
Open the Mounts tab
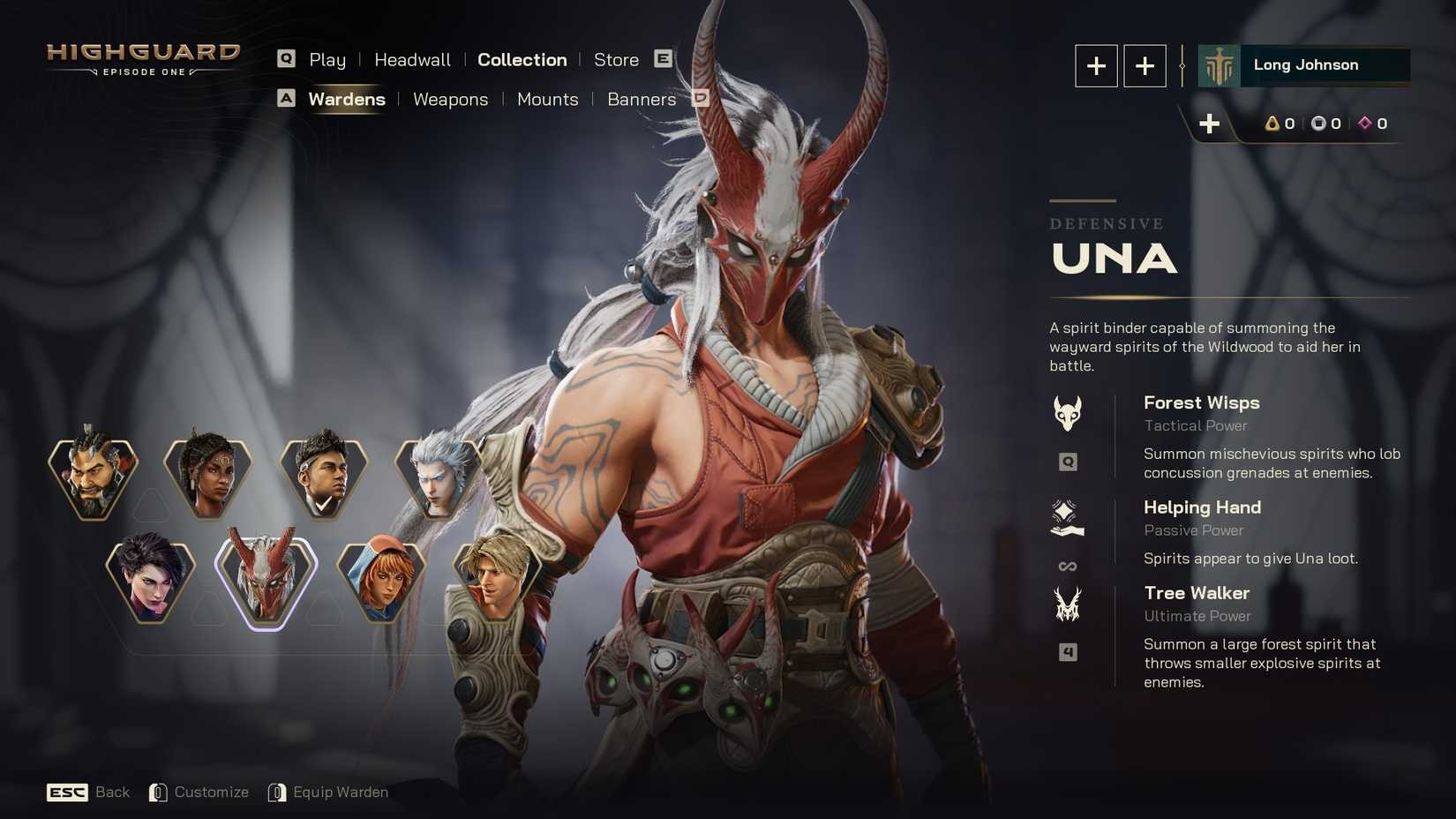click(547, 100)
